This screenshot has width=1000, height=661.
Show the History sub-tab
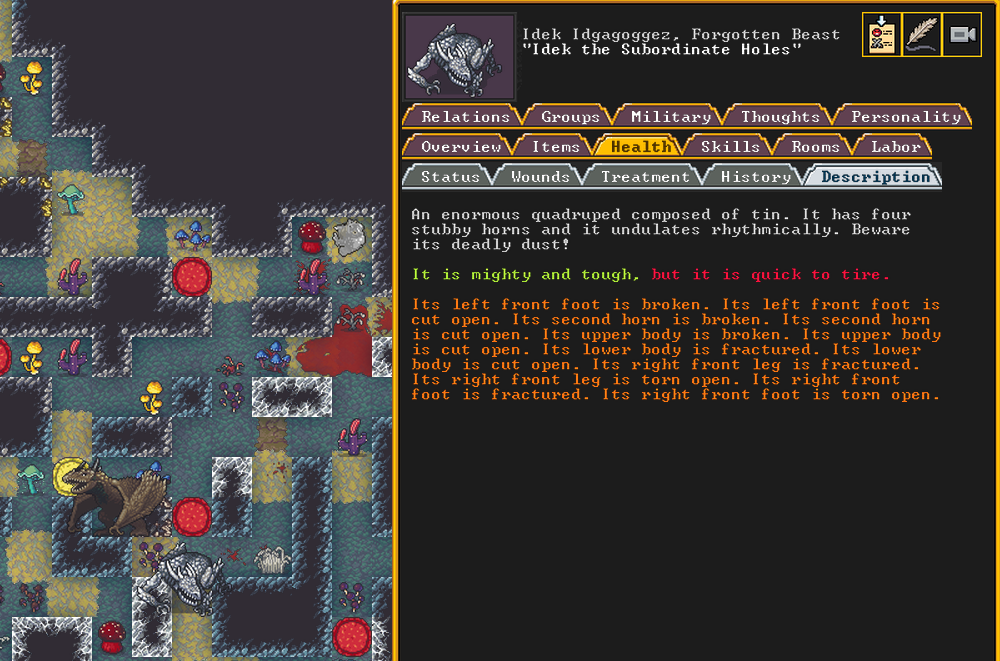(x=755, y=177)
